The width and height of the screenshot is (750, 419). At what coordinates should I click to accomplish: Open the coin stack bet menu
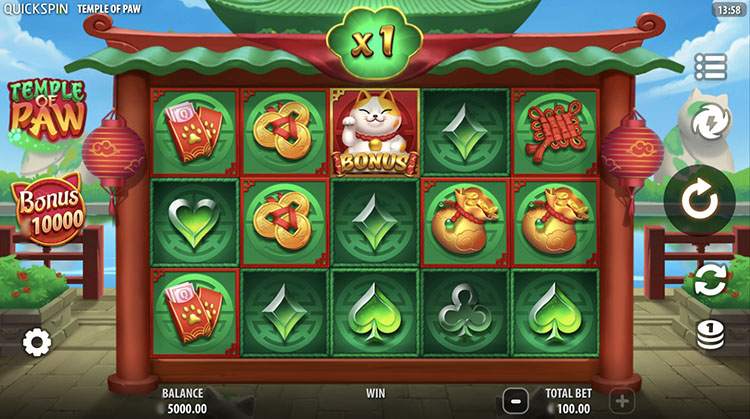tap(710, 334)
